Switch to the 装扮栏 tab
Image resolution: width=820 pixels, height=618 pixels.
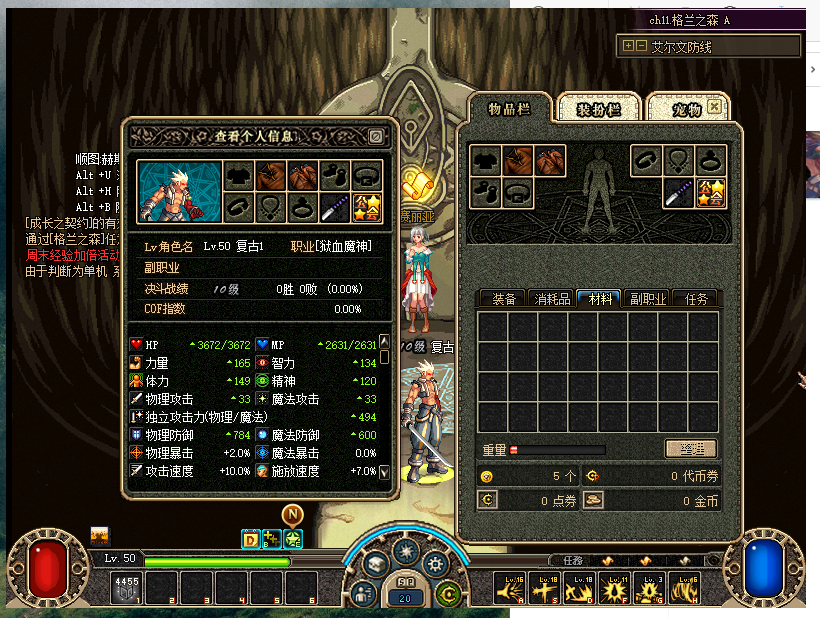(598, 108)
